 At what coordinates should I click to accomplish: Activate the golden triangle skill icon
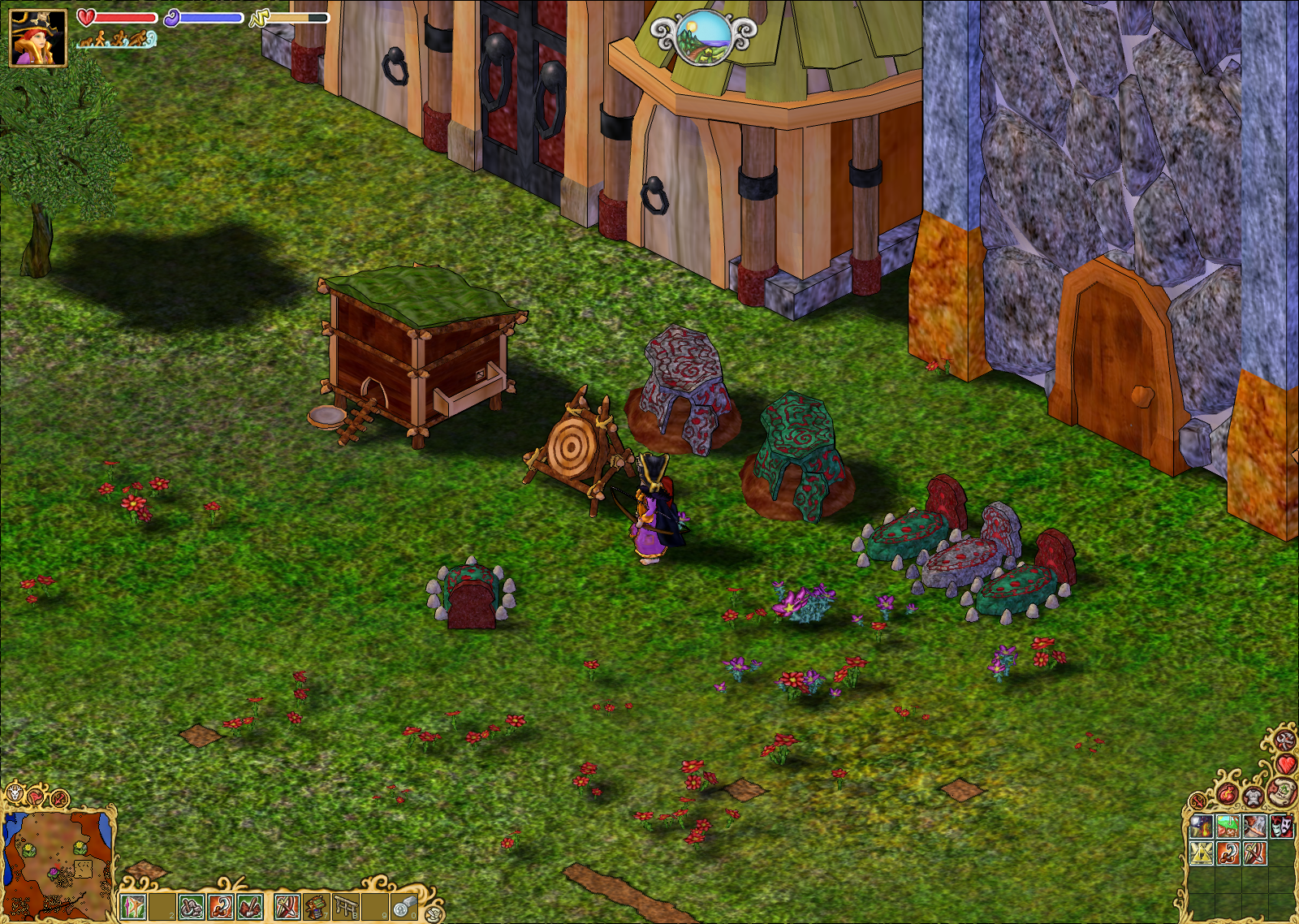[1201, 853]
